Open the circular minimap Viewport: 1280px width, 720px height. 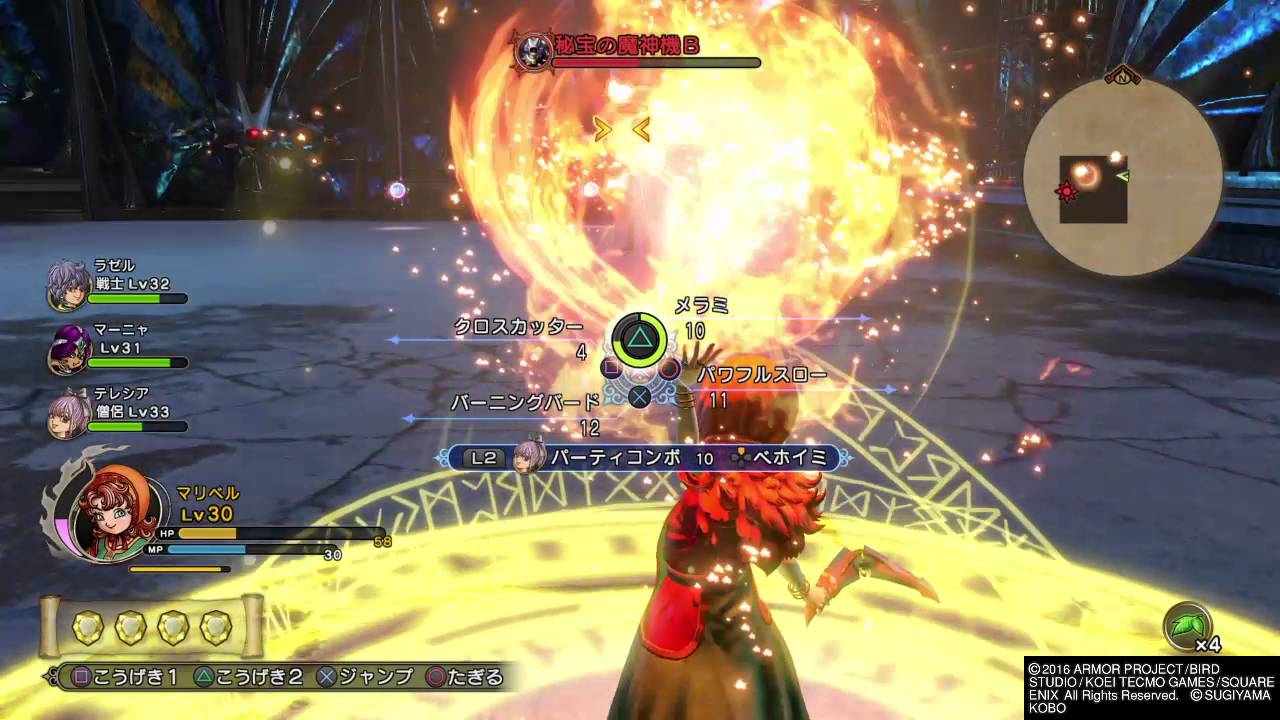(1122, 178)
